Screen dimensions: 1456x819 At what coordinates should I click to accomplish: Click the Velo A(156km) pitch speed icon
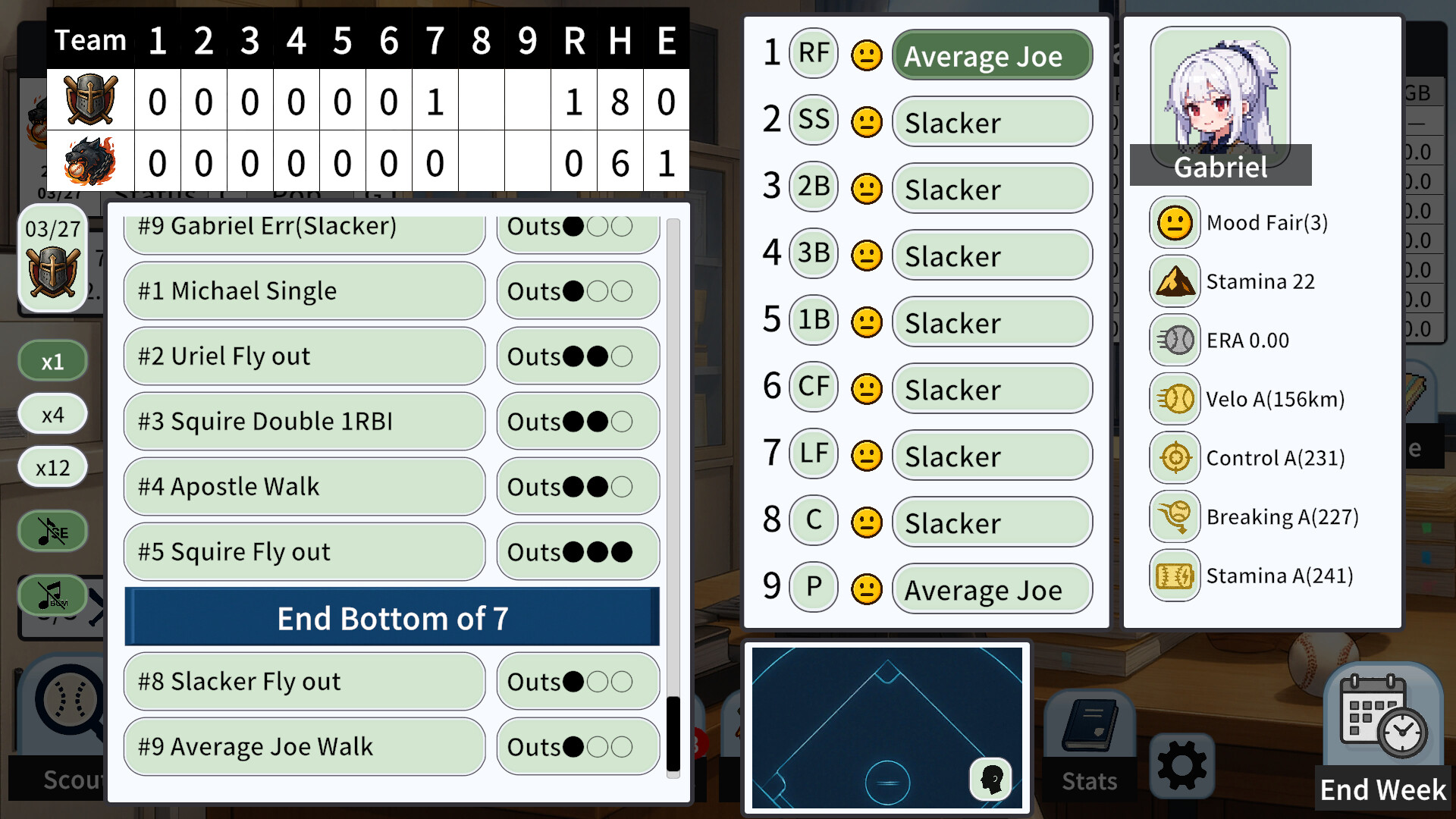[x=1174, y=399]
